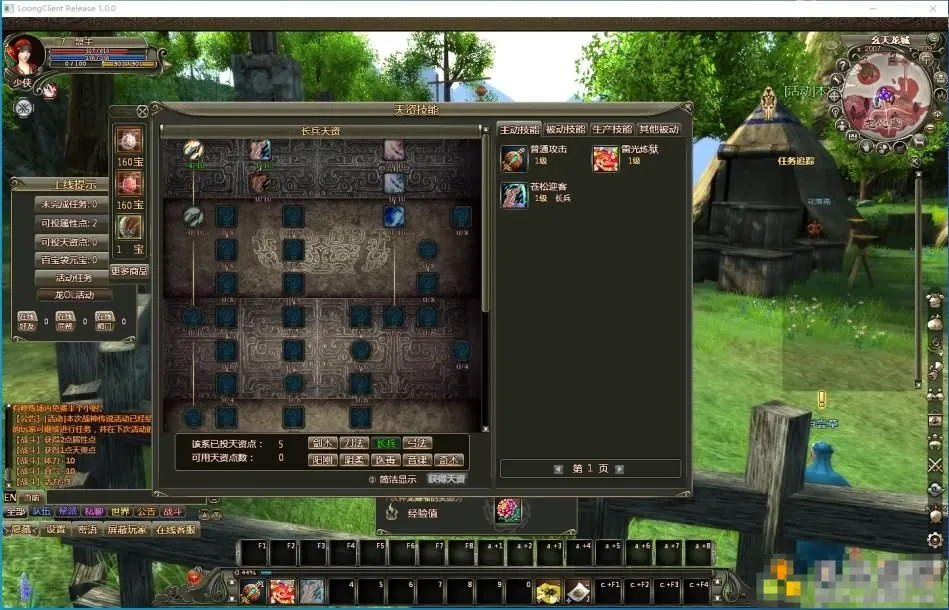The image size is (949, 610).
Task: Choose the 阳刚 talent category
Action: 322,460
